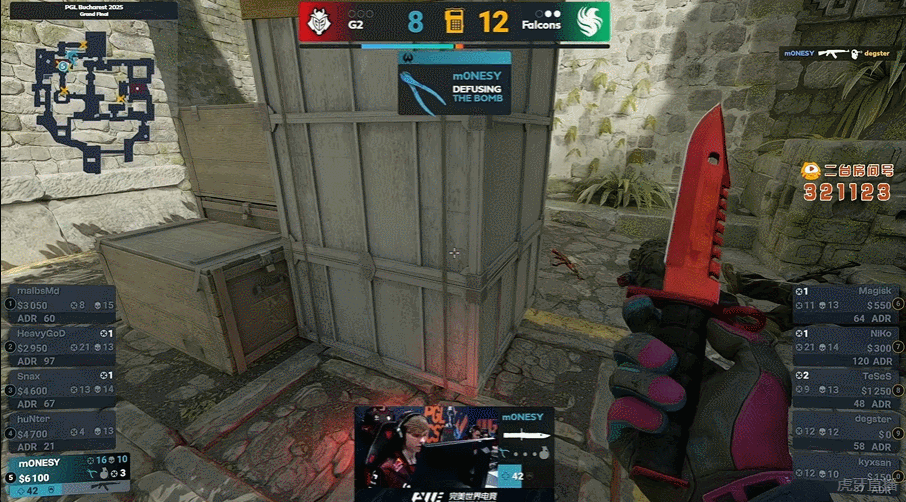906x502 pixels.
Task: Select malbsMd in the player list
Action: [60, 304]
